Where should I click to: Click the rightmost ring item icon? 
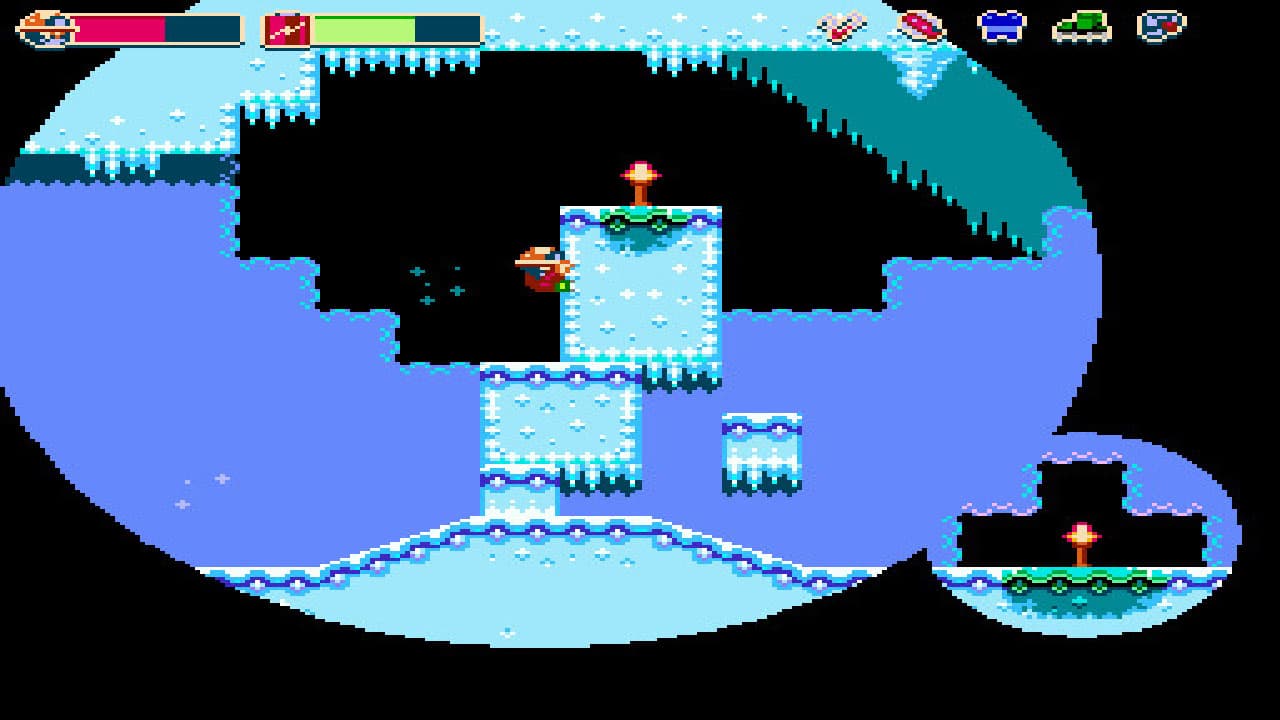point(1163,25)
